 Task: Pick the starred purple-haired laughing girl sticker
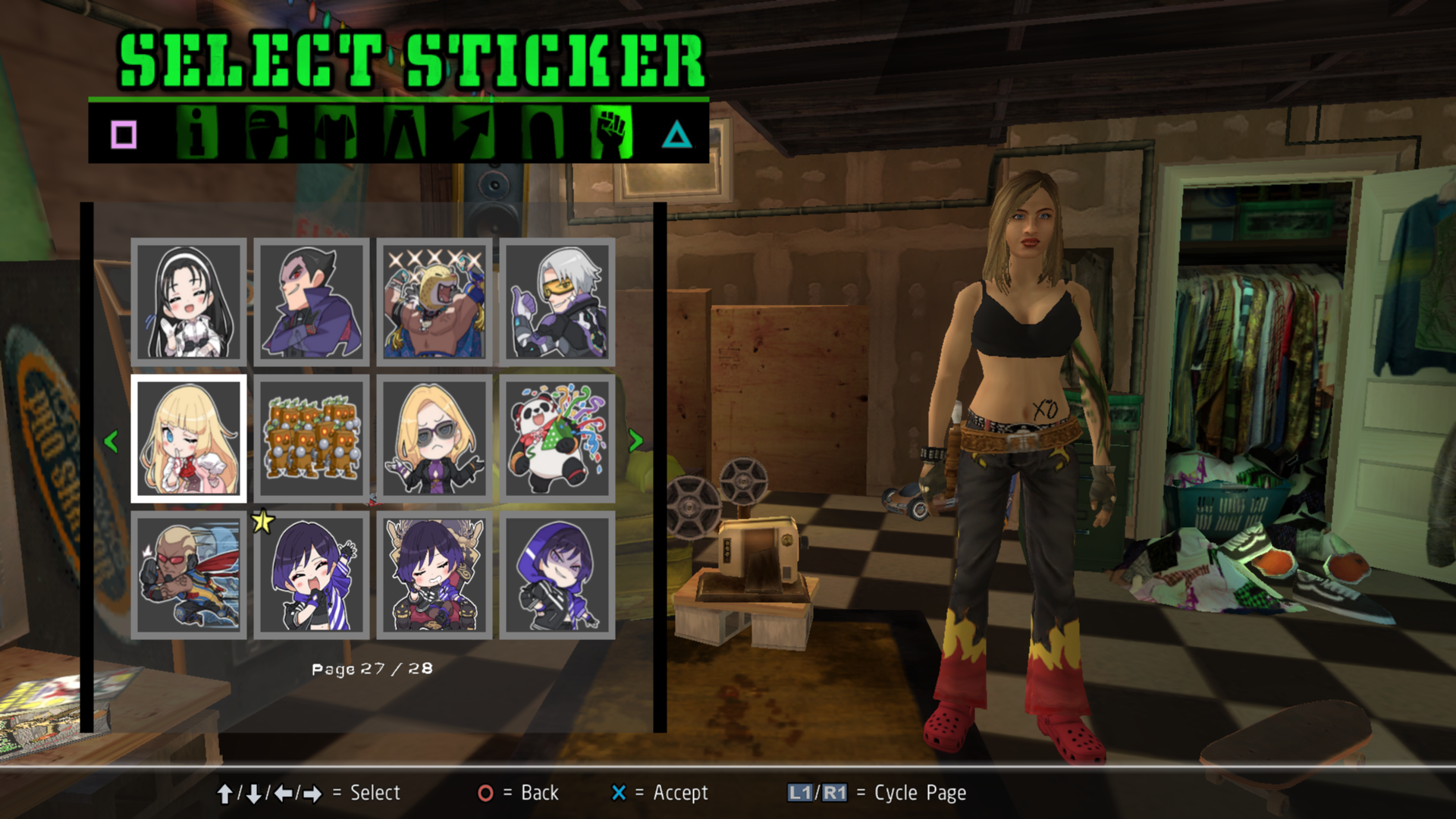click(312, 575)
